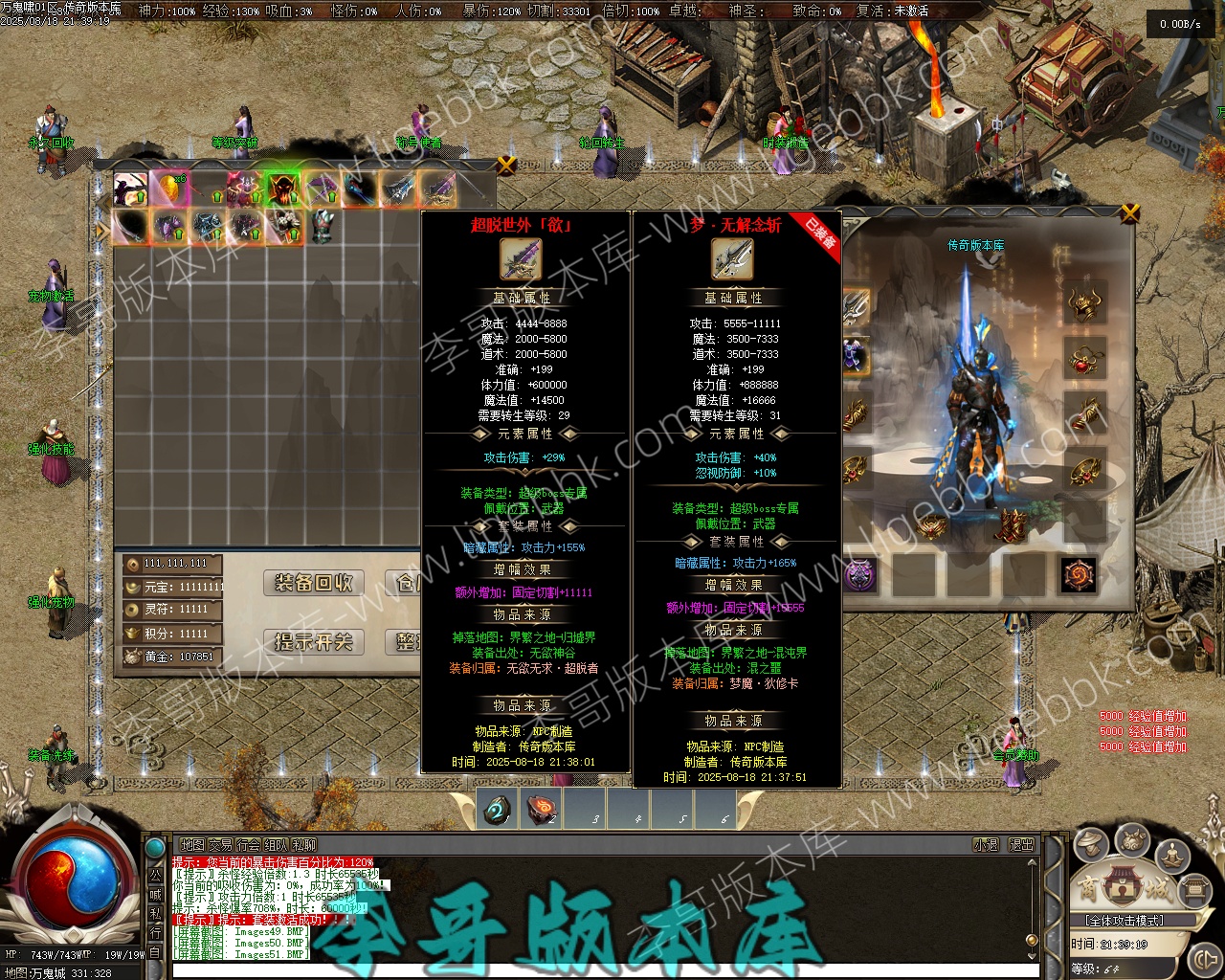The height and width of the screenshot is (980, 1225).
Task: Select the equipped red gem necklace slot
Action: pyautogui.click(x=1084, y=360)
